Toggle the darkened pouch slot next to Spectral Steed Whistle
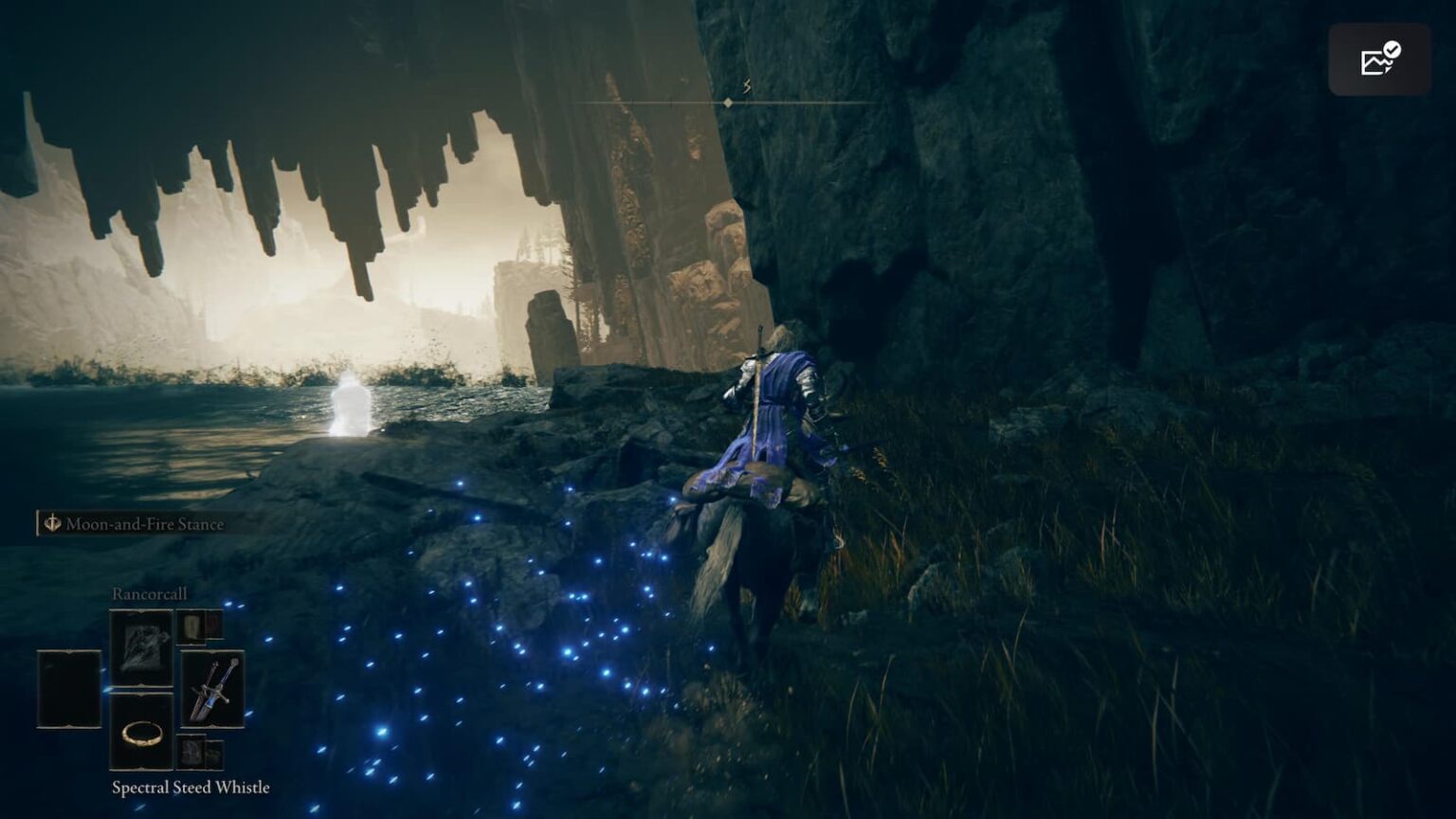 (214, 754)
